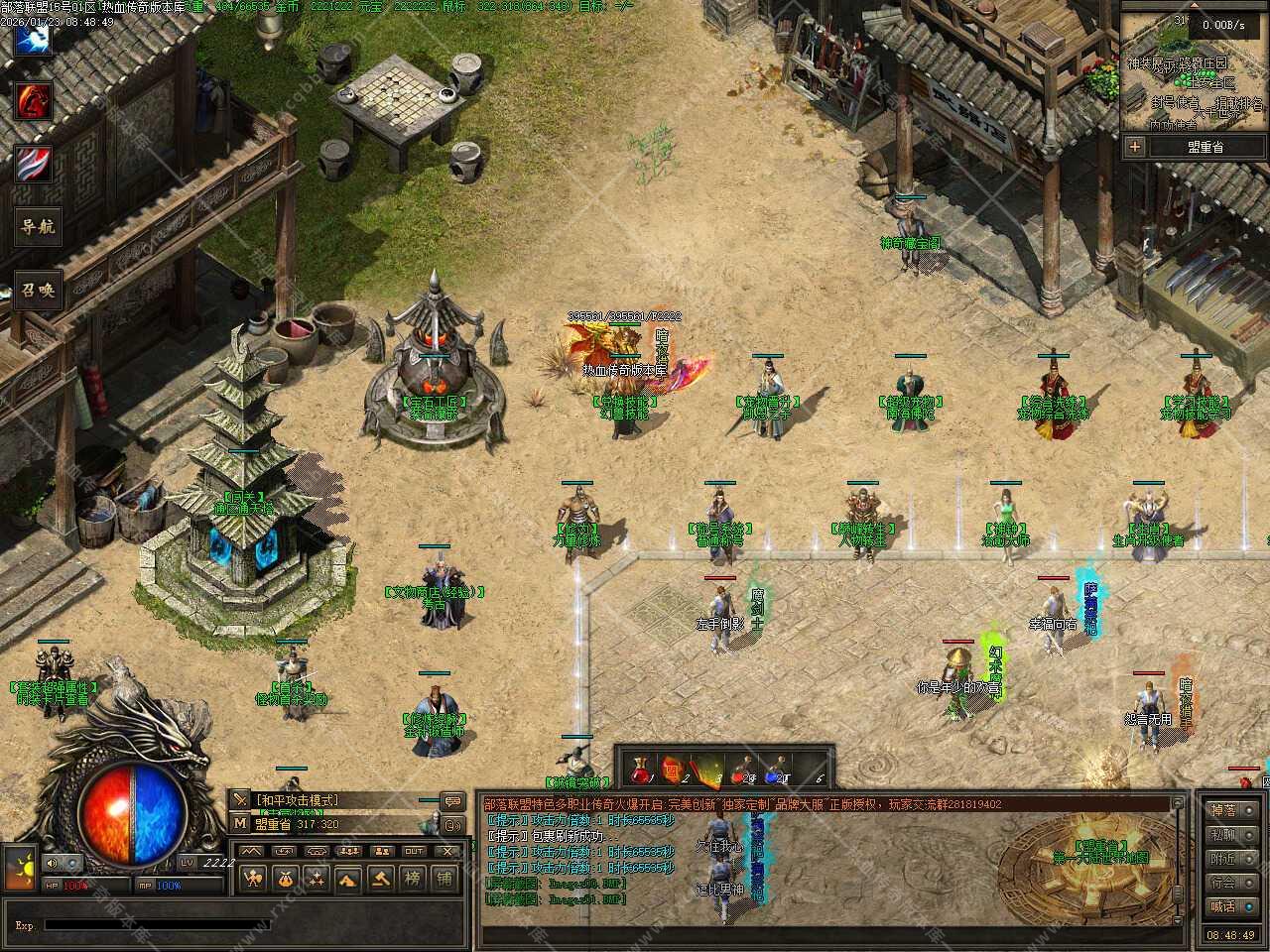This screenshot has height=952, width=1270.
Task: Switch chat to the 行会 guild channel
Action: click(x=1222, y=882)
